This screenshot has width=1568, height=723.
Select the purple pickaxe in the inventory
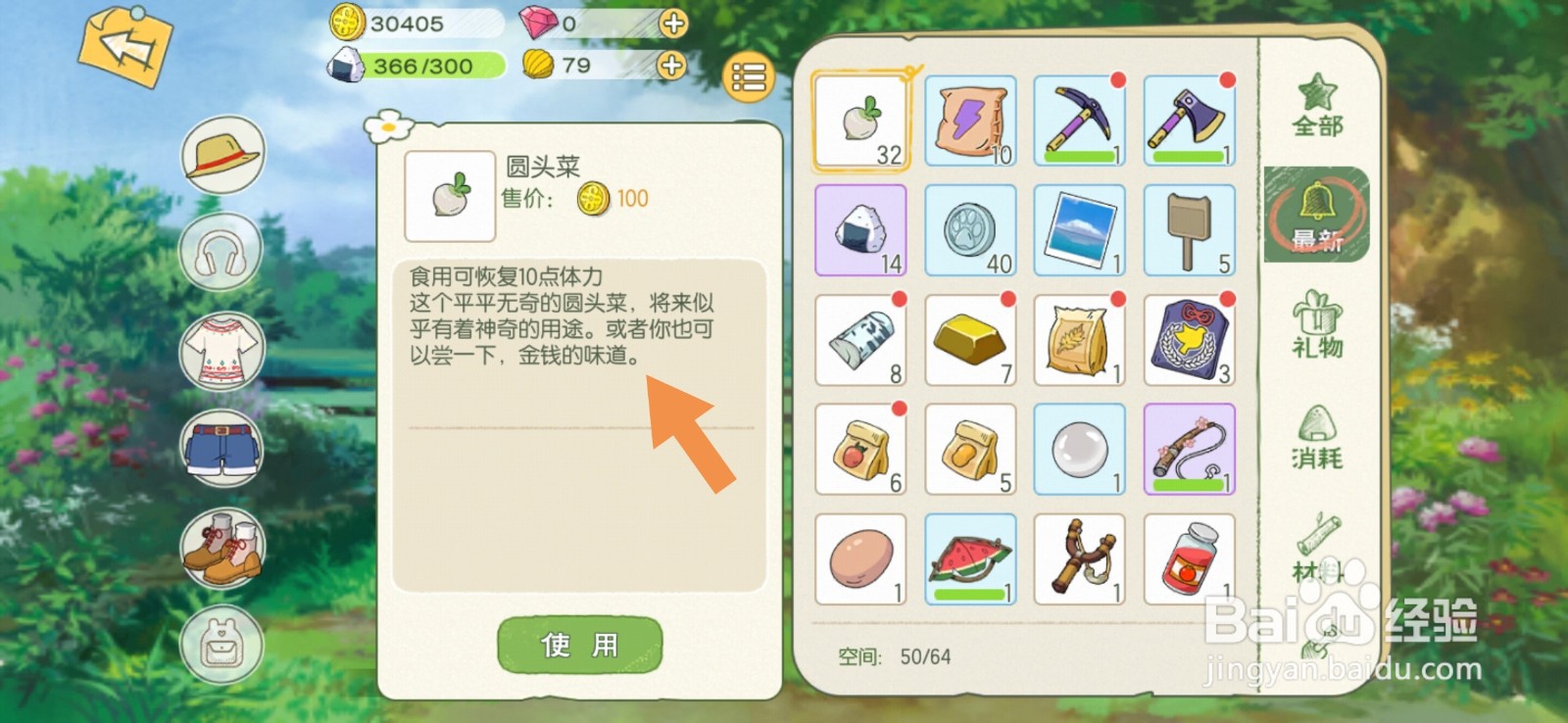(x=1079, y=118)
